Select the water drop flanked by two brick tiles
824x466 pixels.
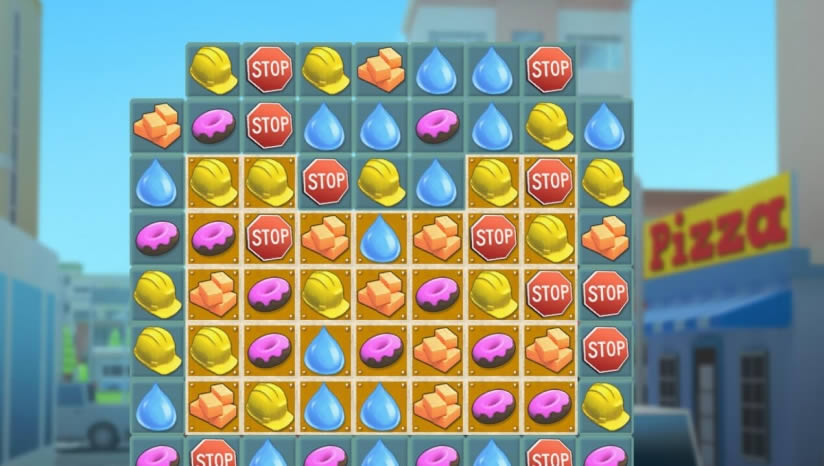pyautogui.click(x=380, y=238)
